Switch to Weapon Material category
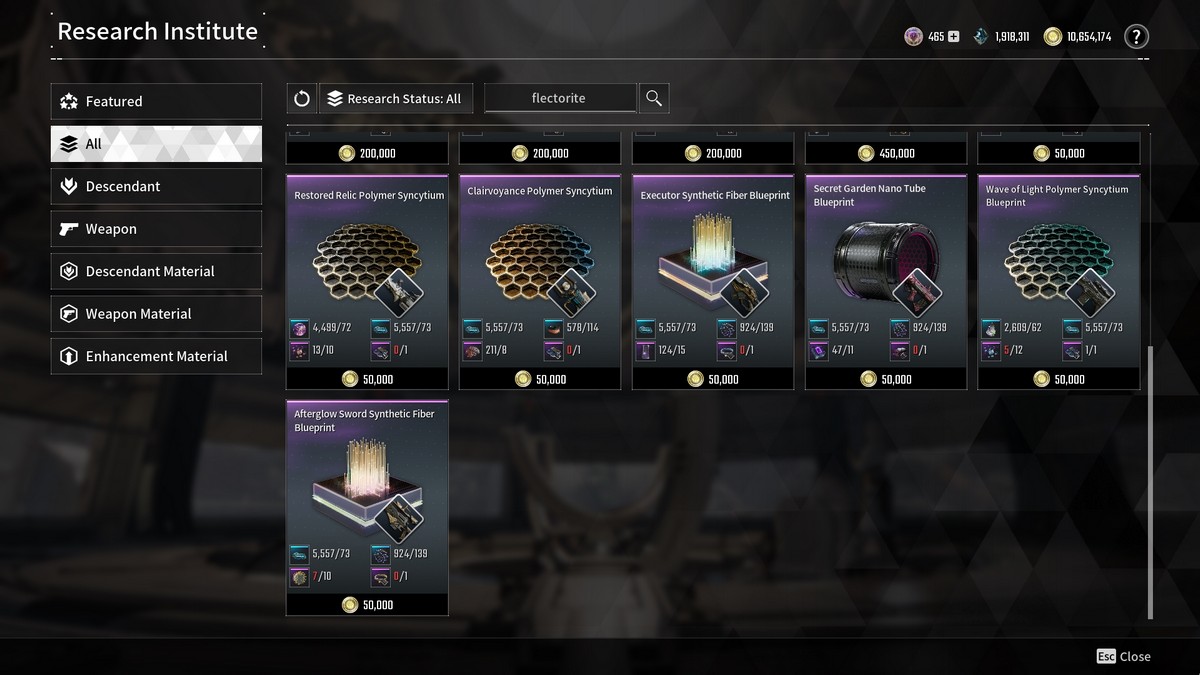 pyautogui.click(x=156, y=314)
